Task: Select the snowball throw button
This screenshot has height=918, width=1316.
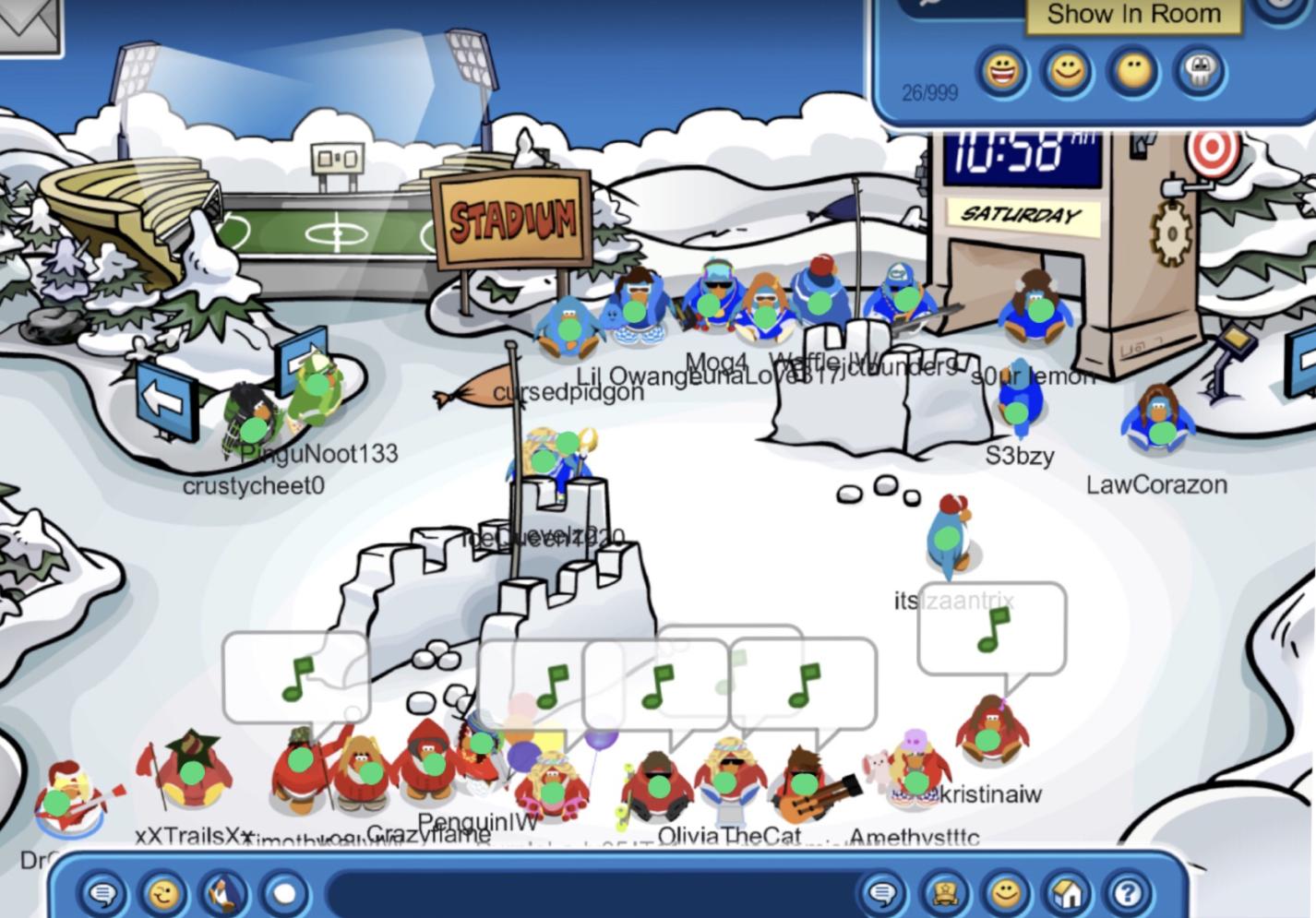Action: tap(285, 893)
